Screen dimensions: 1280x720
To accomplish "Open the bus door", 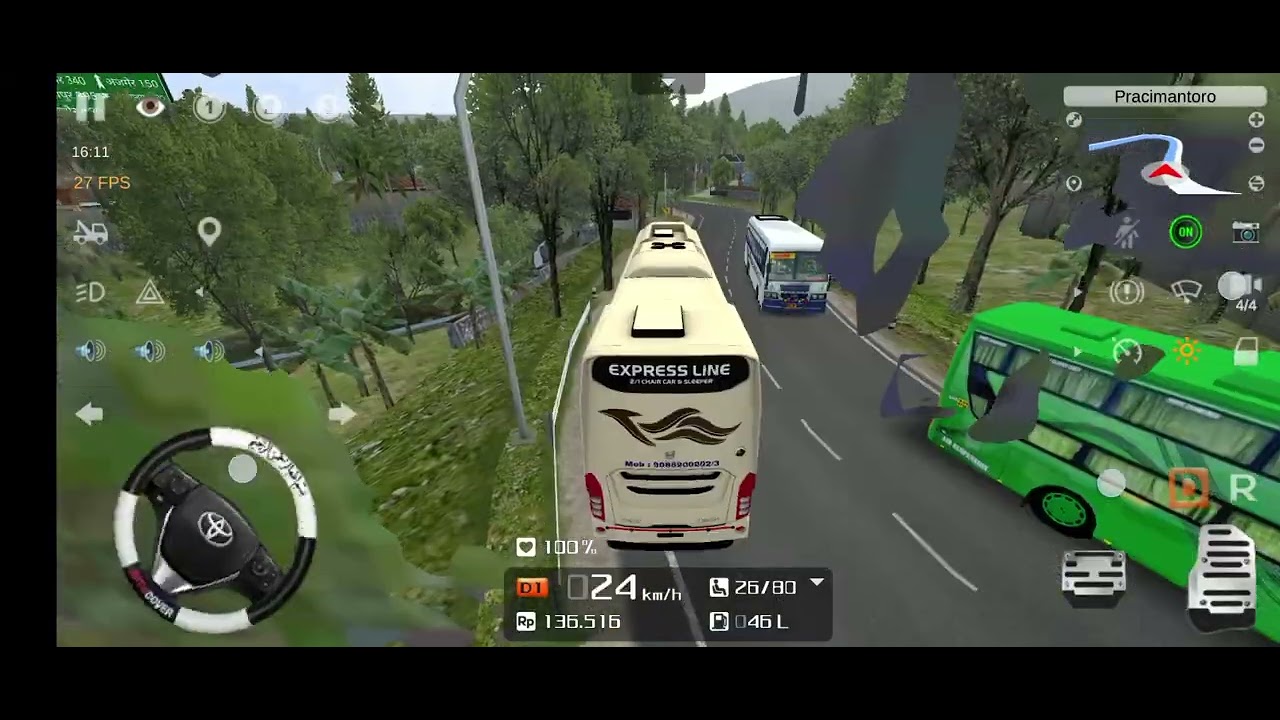I will [1245, 352].
